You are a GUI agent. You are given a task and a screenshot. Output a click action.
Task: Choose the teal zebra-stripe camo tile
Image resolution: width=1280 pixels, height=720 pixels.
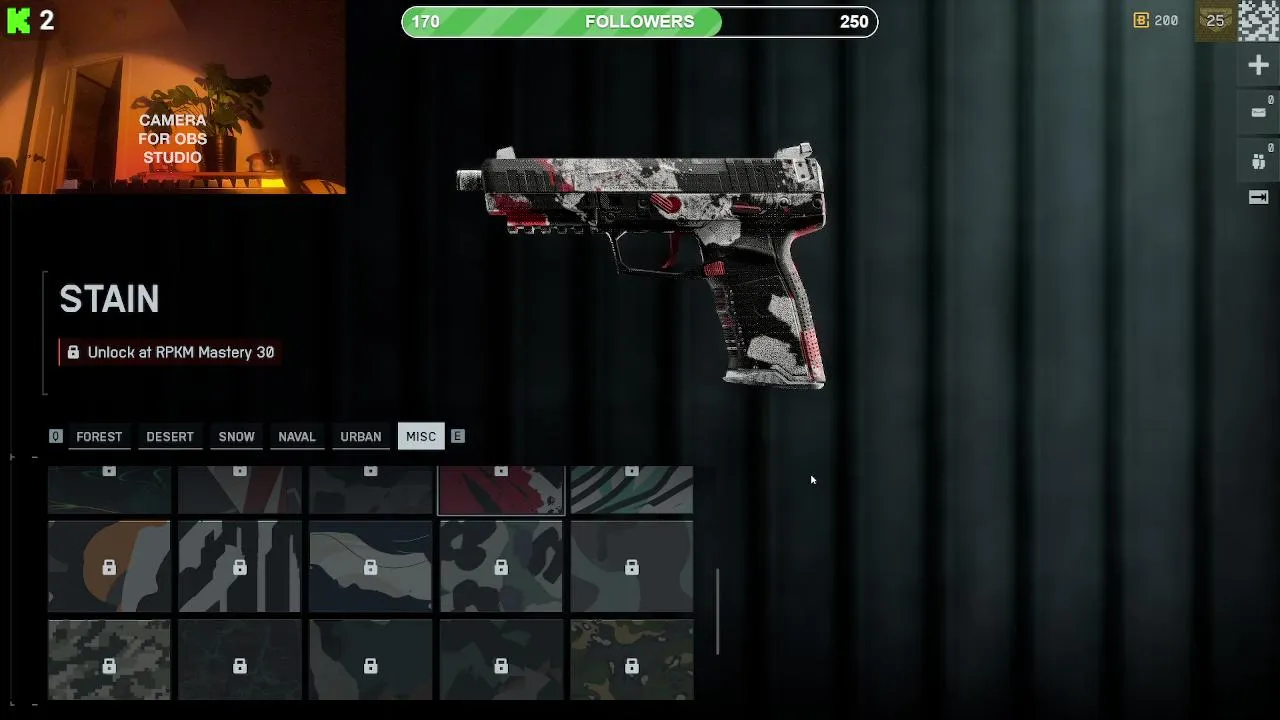tap(632, 490)
